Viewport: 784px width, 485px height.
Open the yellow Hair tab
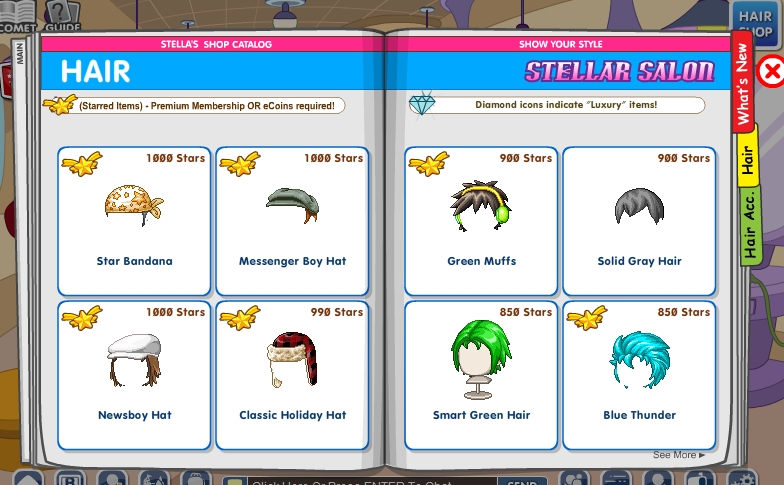pyautogui.click(x=746, y=159)
